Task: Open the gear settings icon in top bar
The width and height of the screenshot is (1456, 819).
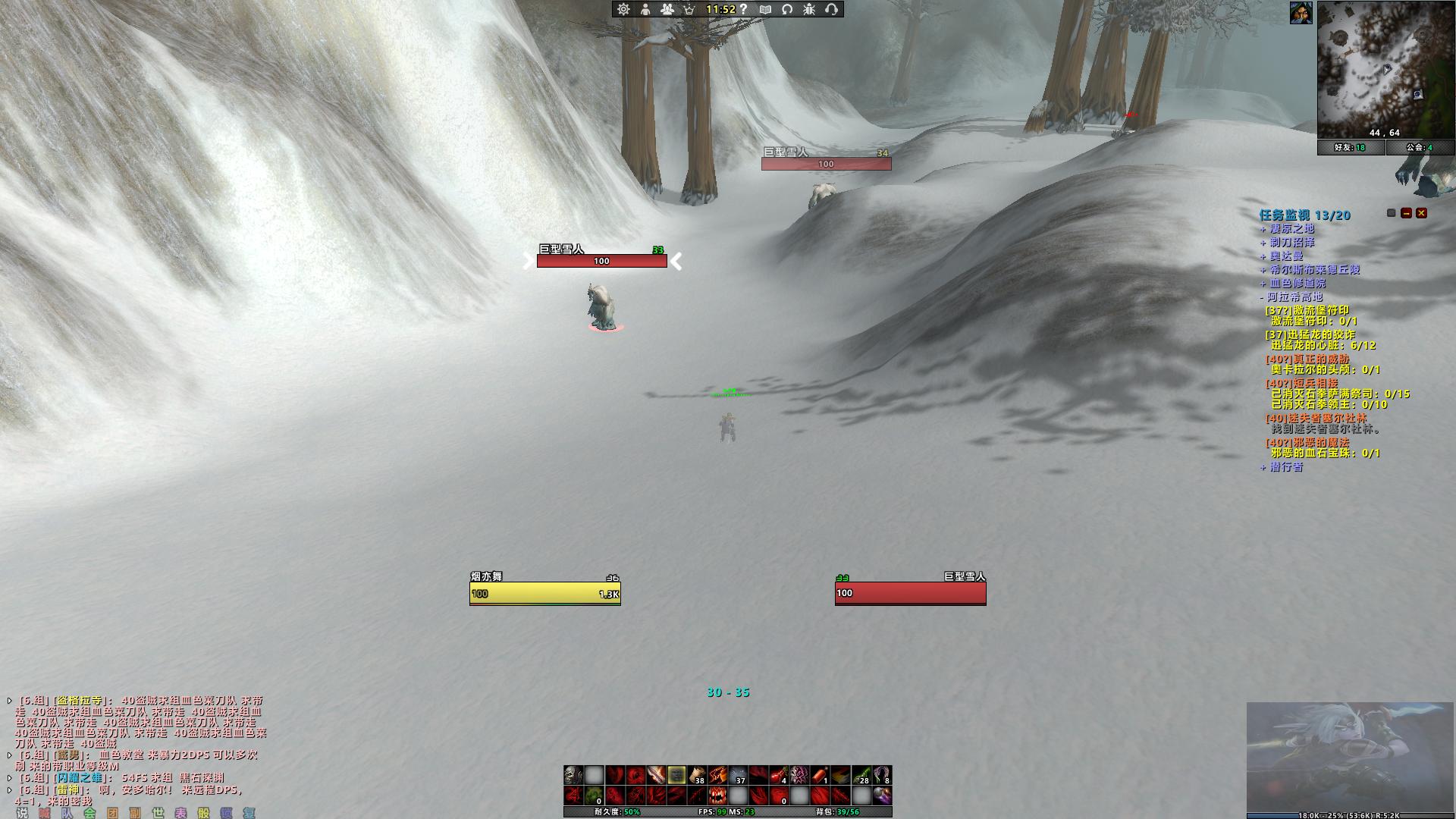Action: [x=623, y=9]
